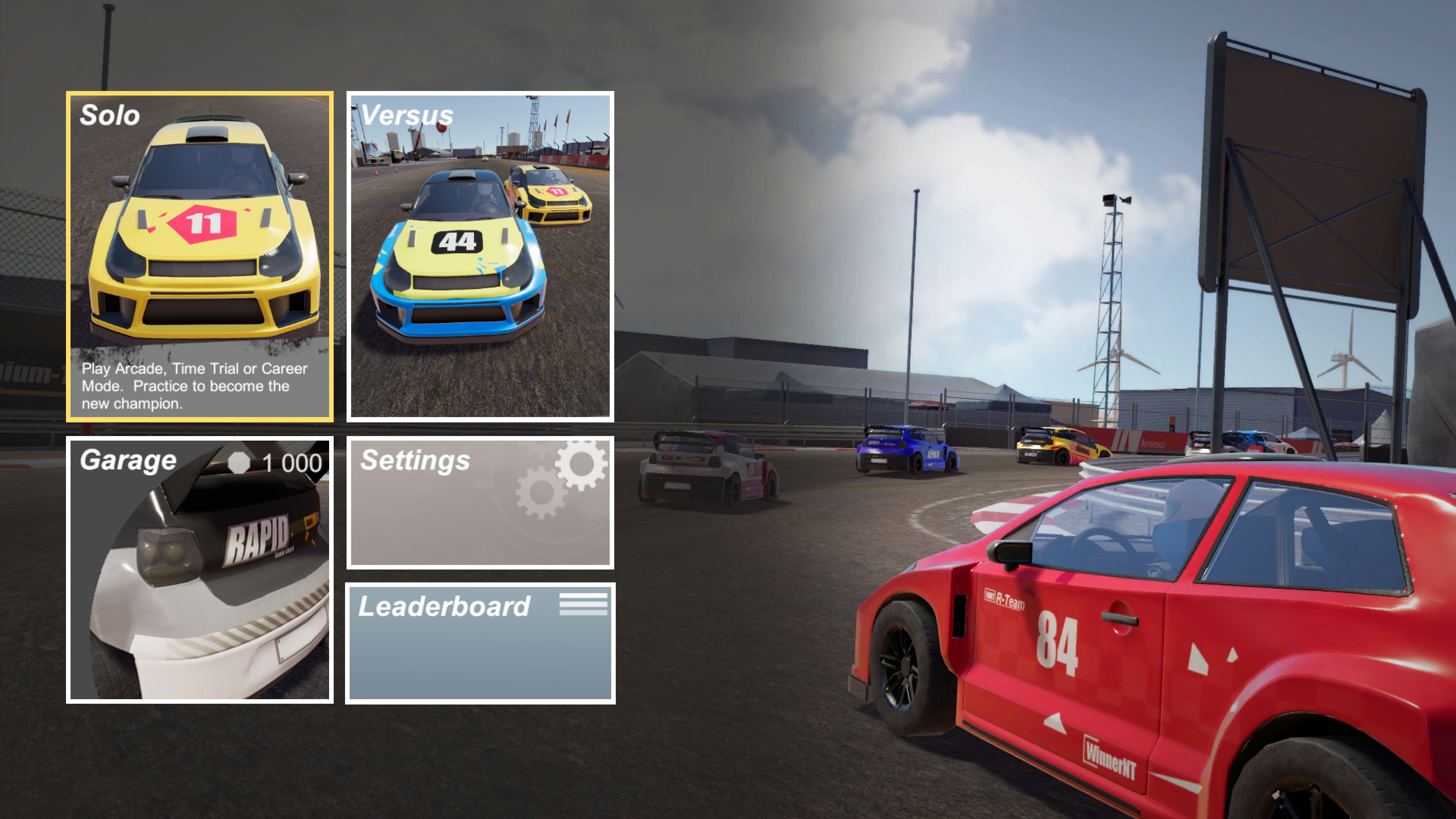Screen dimensions: 1456x819
Task: Toggle selection to the Versus mode tile
Action: click(480, 254)
